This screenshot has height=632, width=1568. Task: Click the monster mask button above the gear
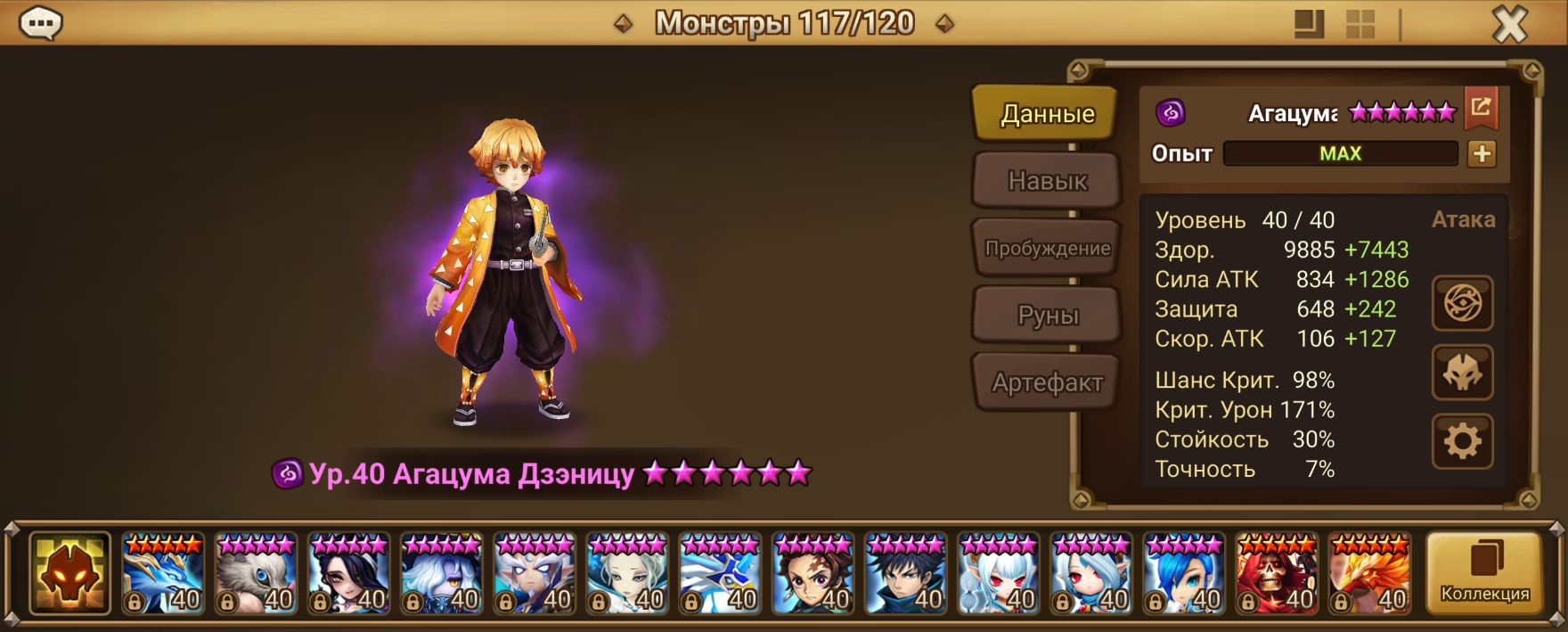click(1462, 373)
